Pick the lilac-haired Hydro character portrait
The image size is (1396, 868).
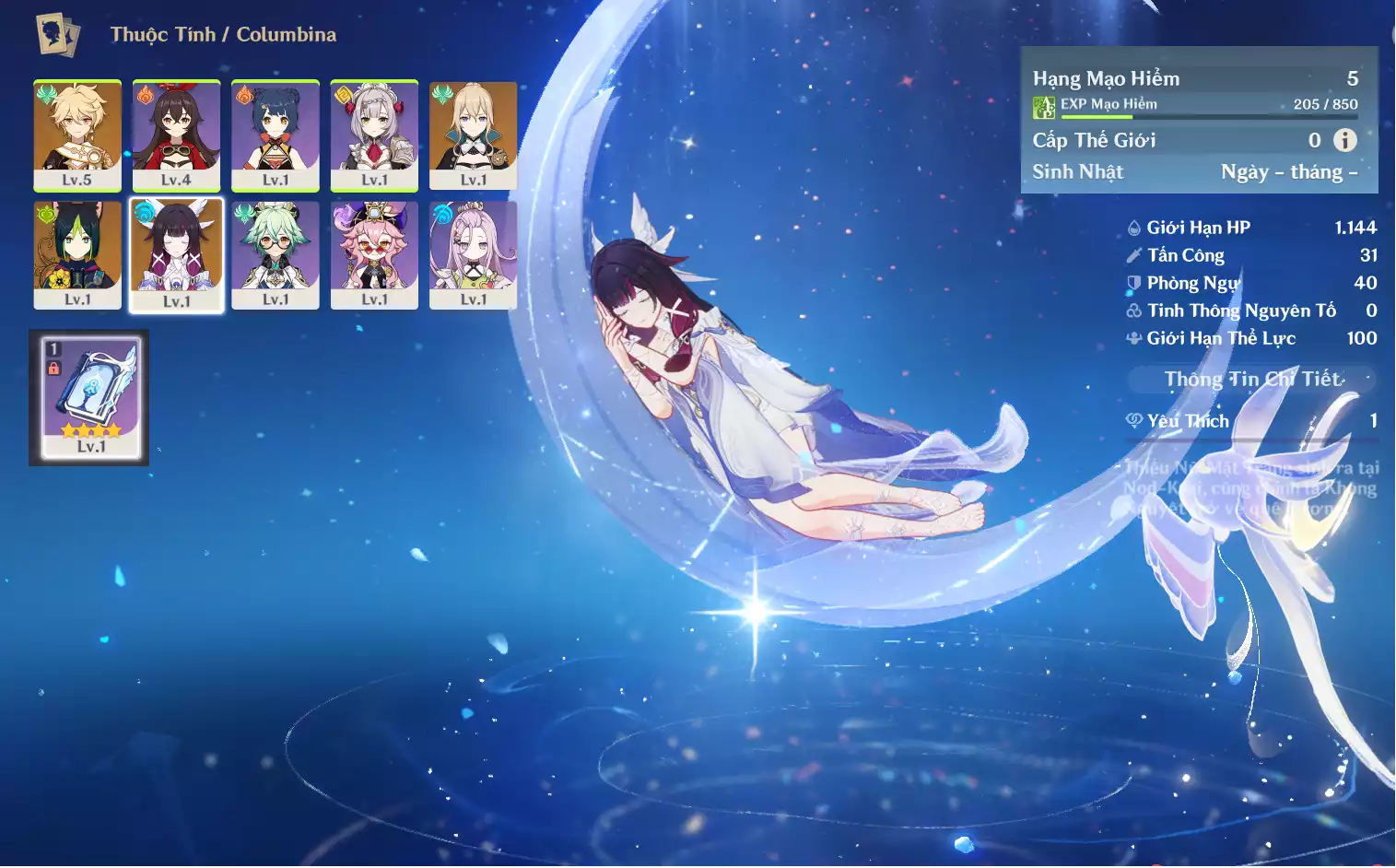click(473, 254)
